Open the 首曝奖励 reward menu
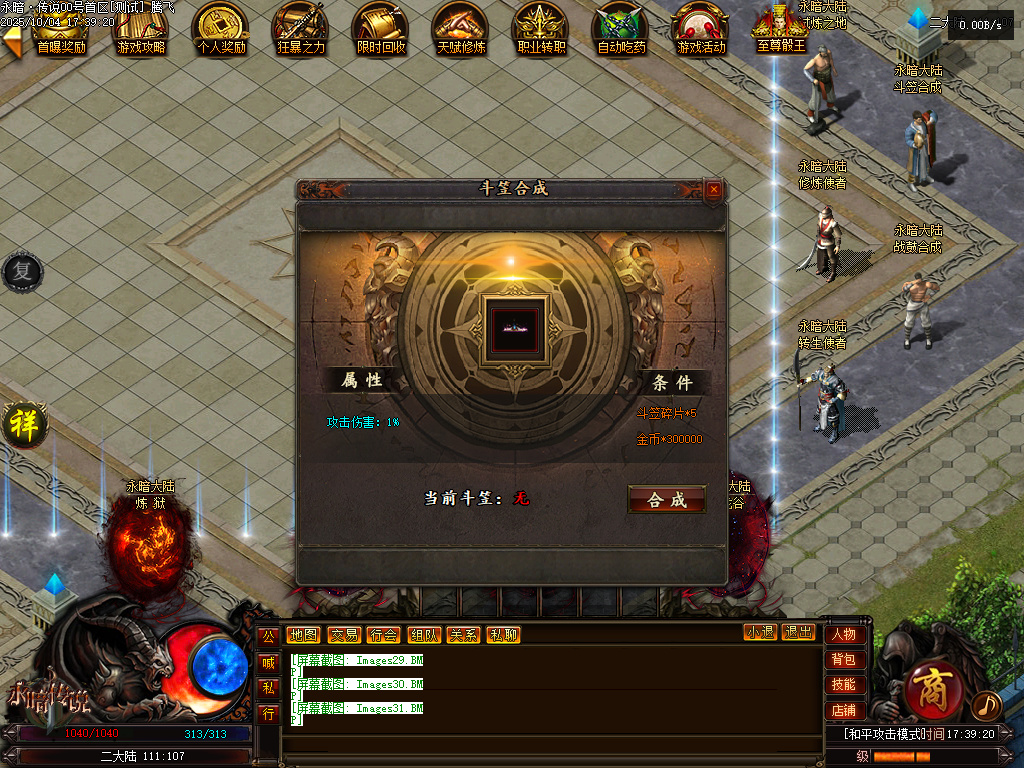 60,29
